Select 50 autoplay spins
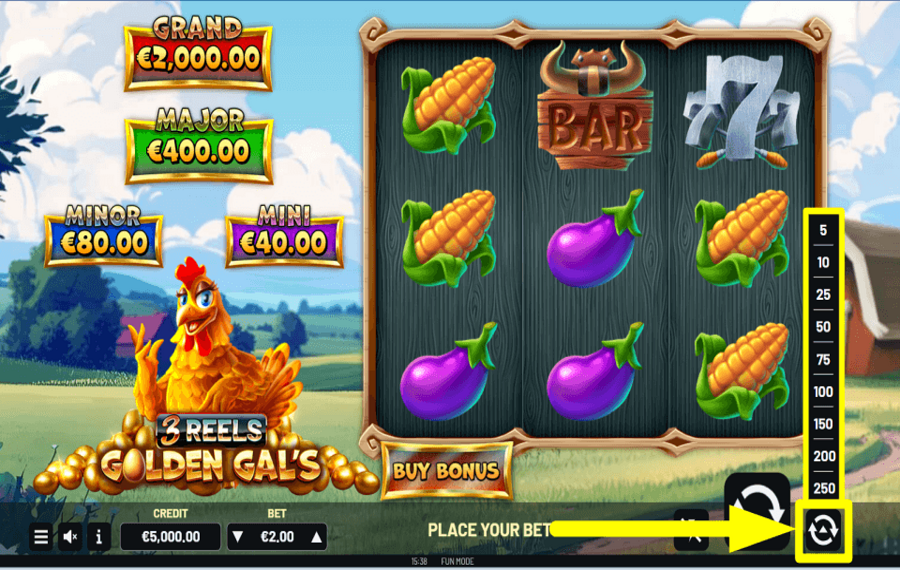Image resolution: width=900 pixels, height=570 pixels. pos(823,327)
